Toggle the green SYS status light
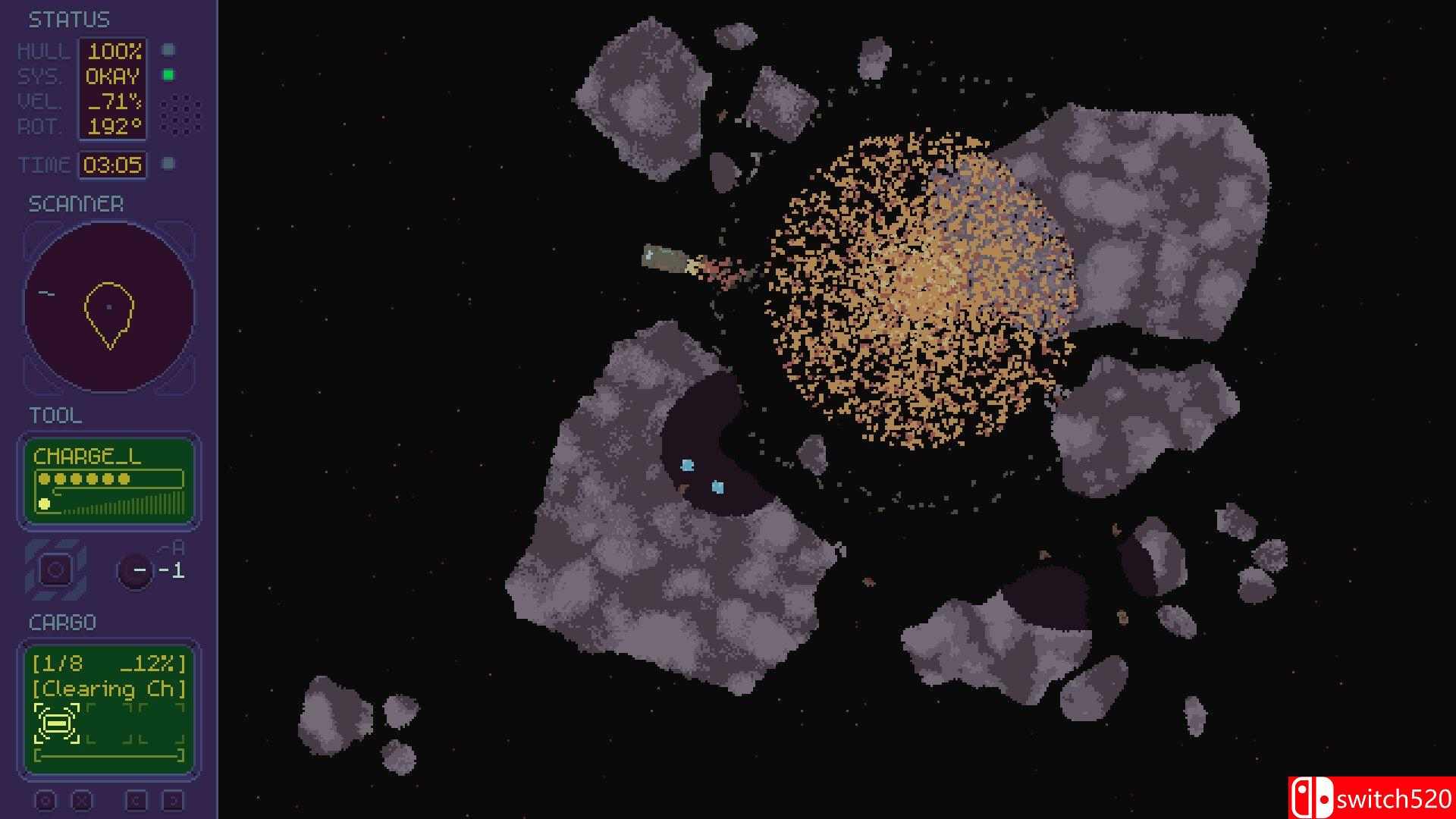 pos(168,76)
